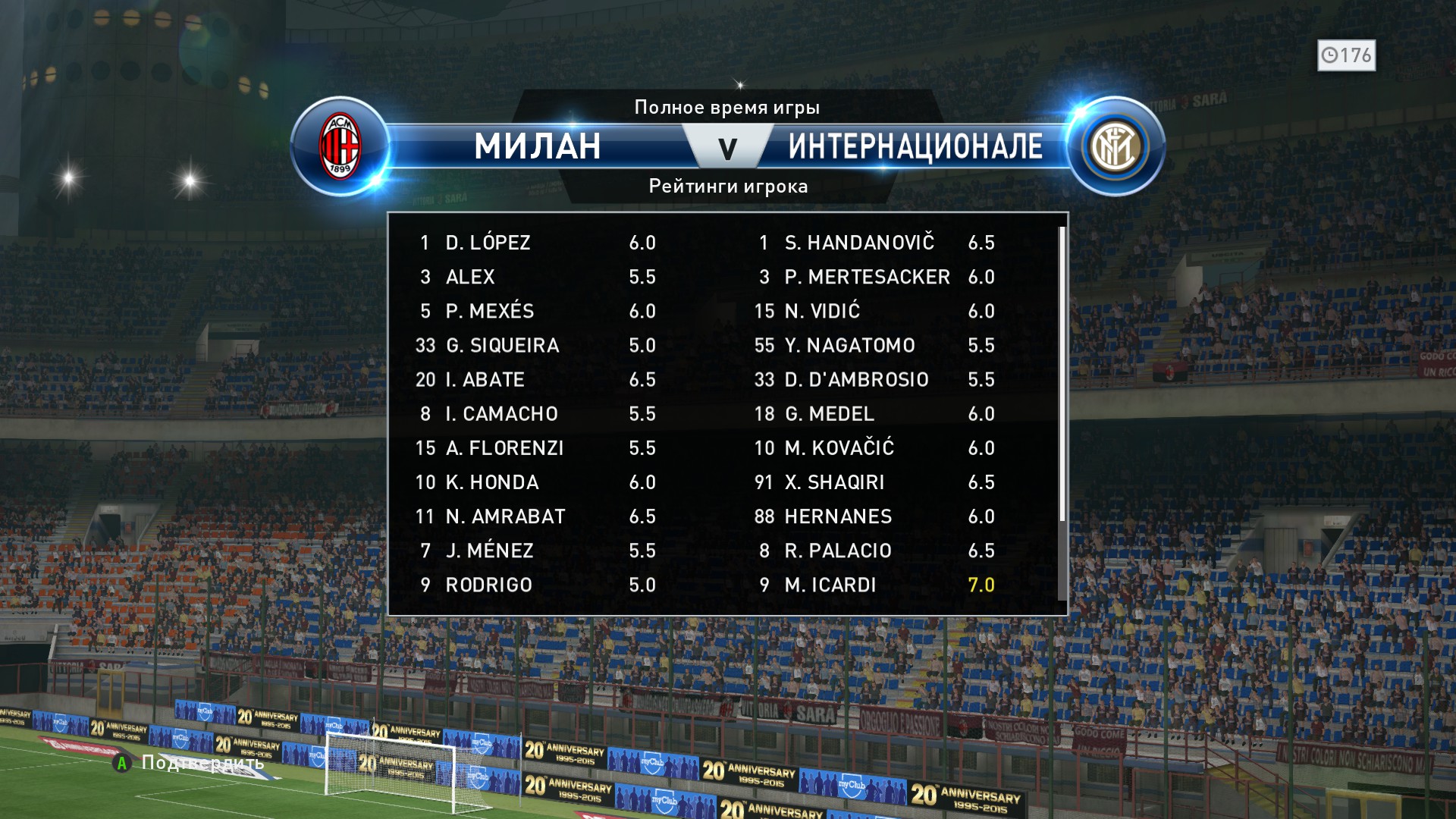Choose X. Shaqiri in the ratings list
Screen dimensions: 1456x819
pyautogui.click(x=874, y=482)
